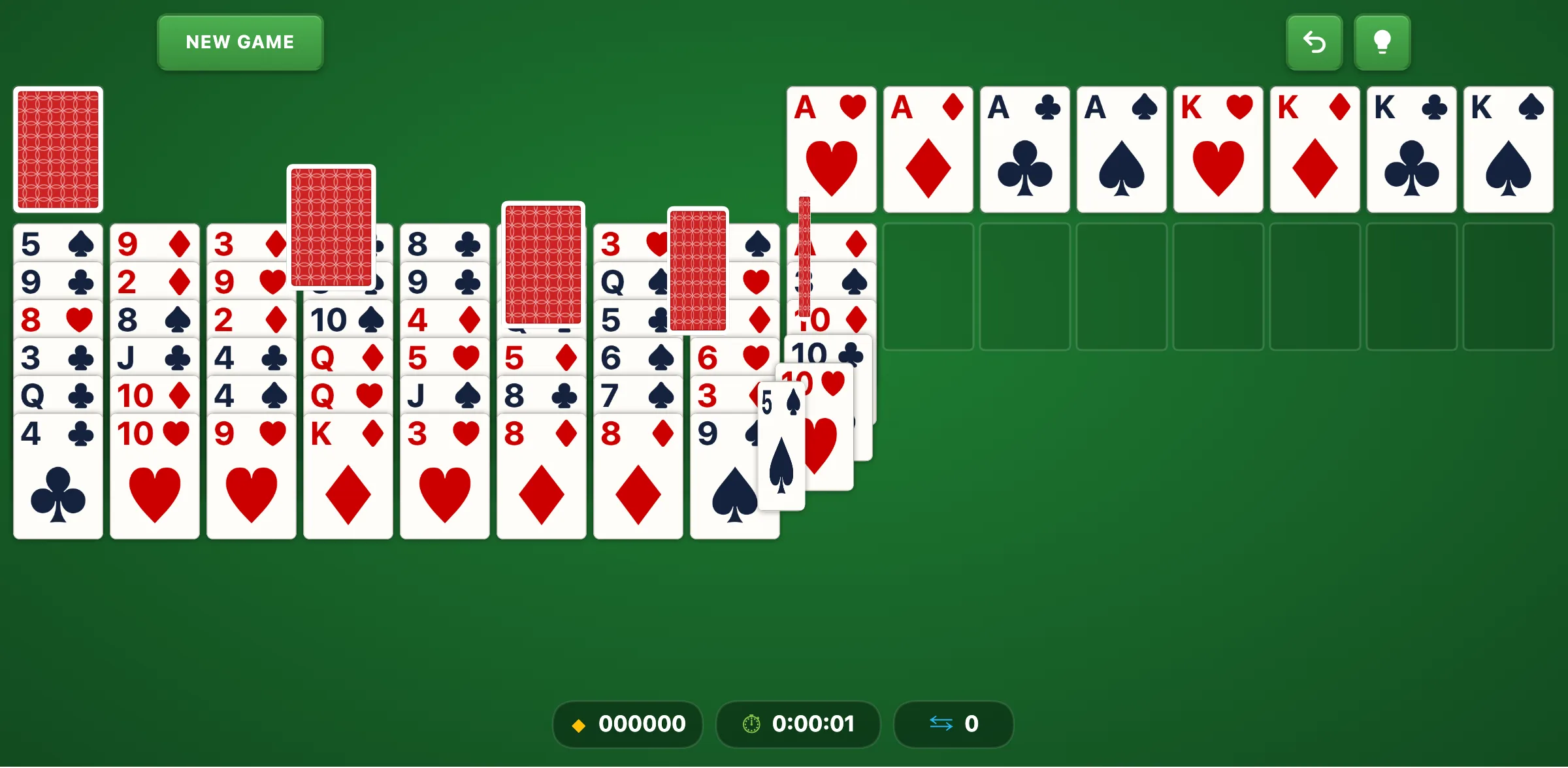Select the 9 of Spades tableau card
Image resolution: width=1568 pixels, height=768 pixels.
[725, 457]
